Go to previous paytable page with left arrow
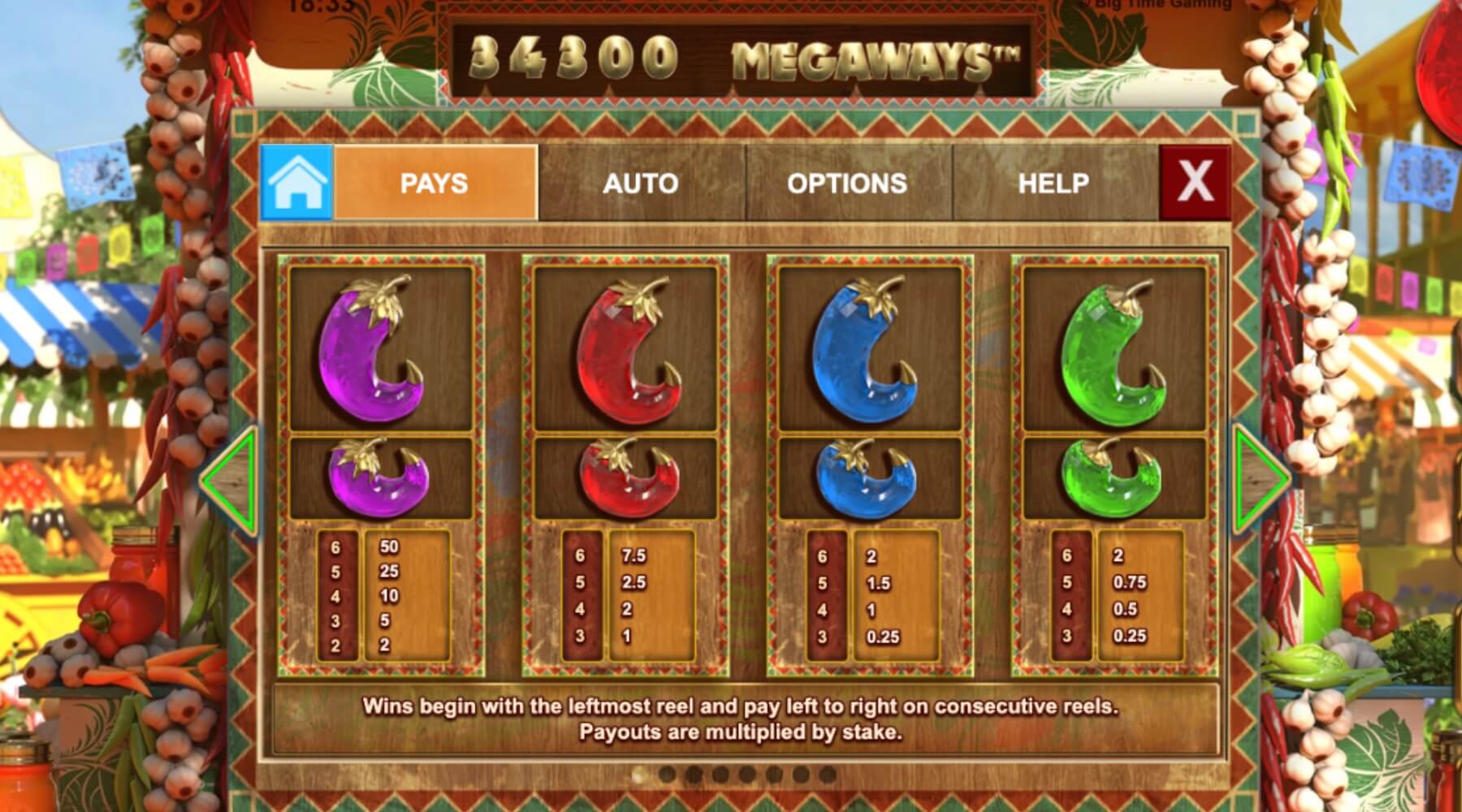This screenshot has height=812, width=1462. (x=232, y=480)
